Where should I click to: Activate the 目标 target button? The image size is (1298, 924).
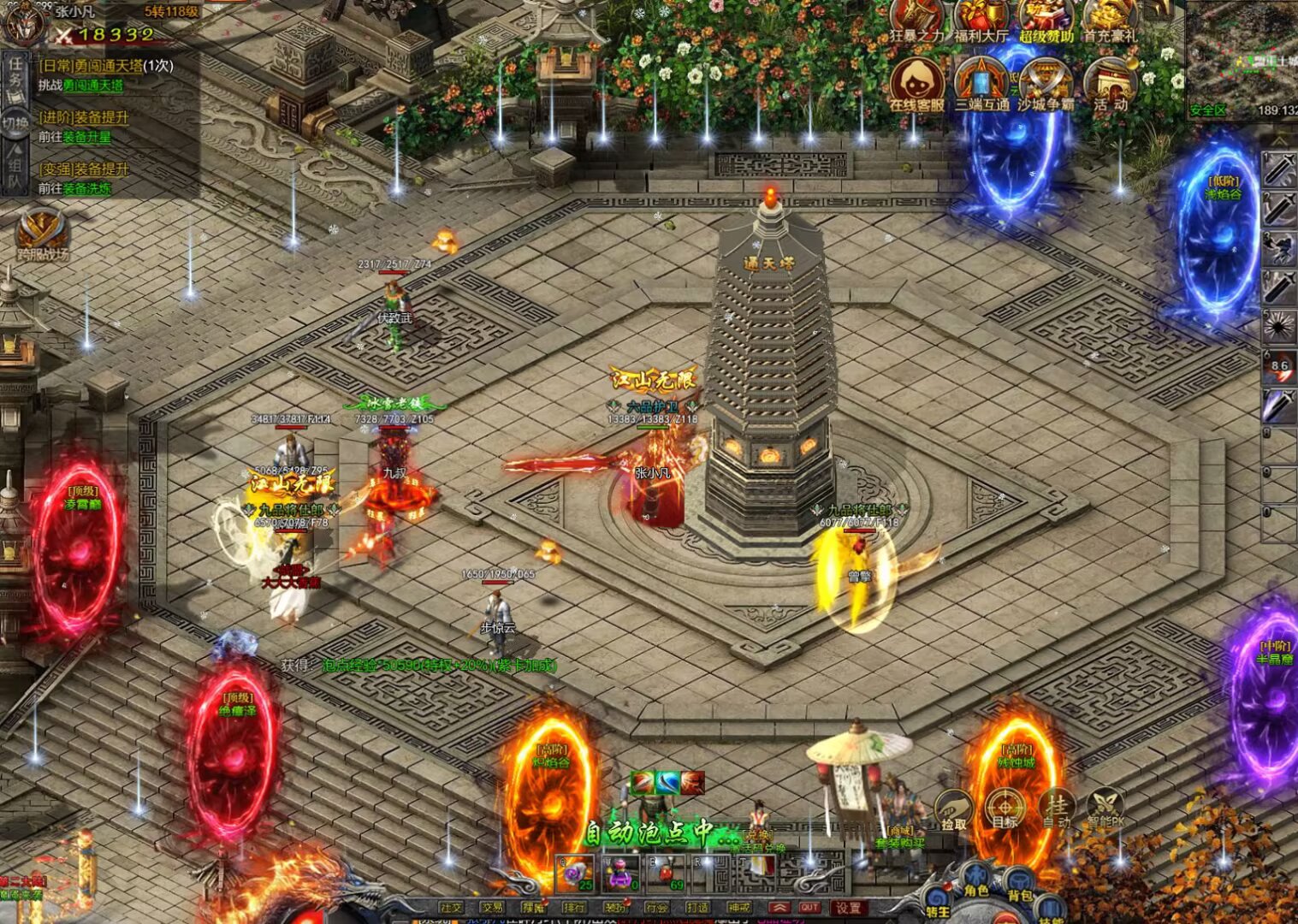[1005, 809]
